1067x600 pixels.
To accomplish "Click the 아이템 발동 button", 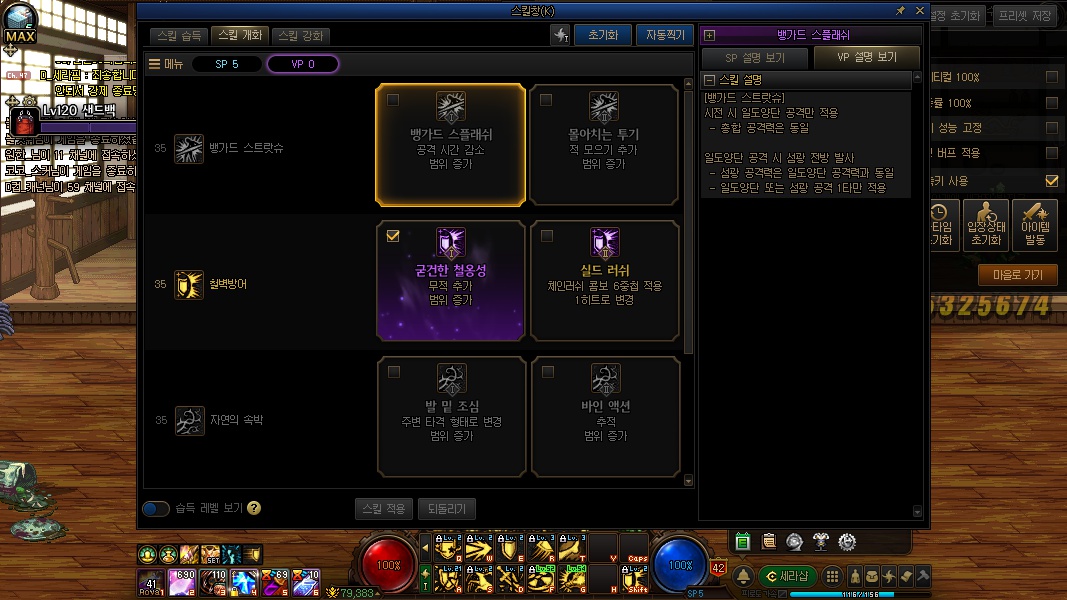I will click(x=1034, y=226).
